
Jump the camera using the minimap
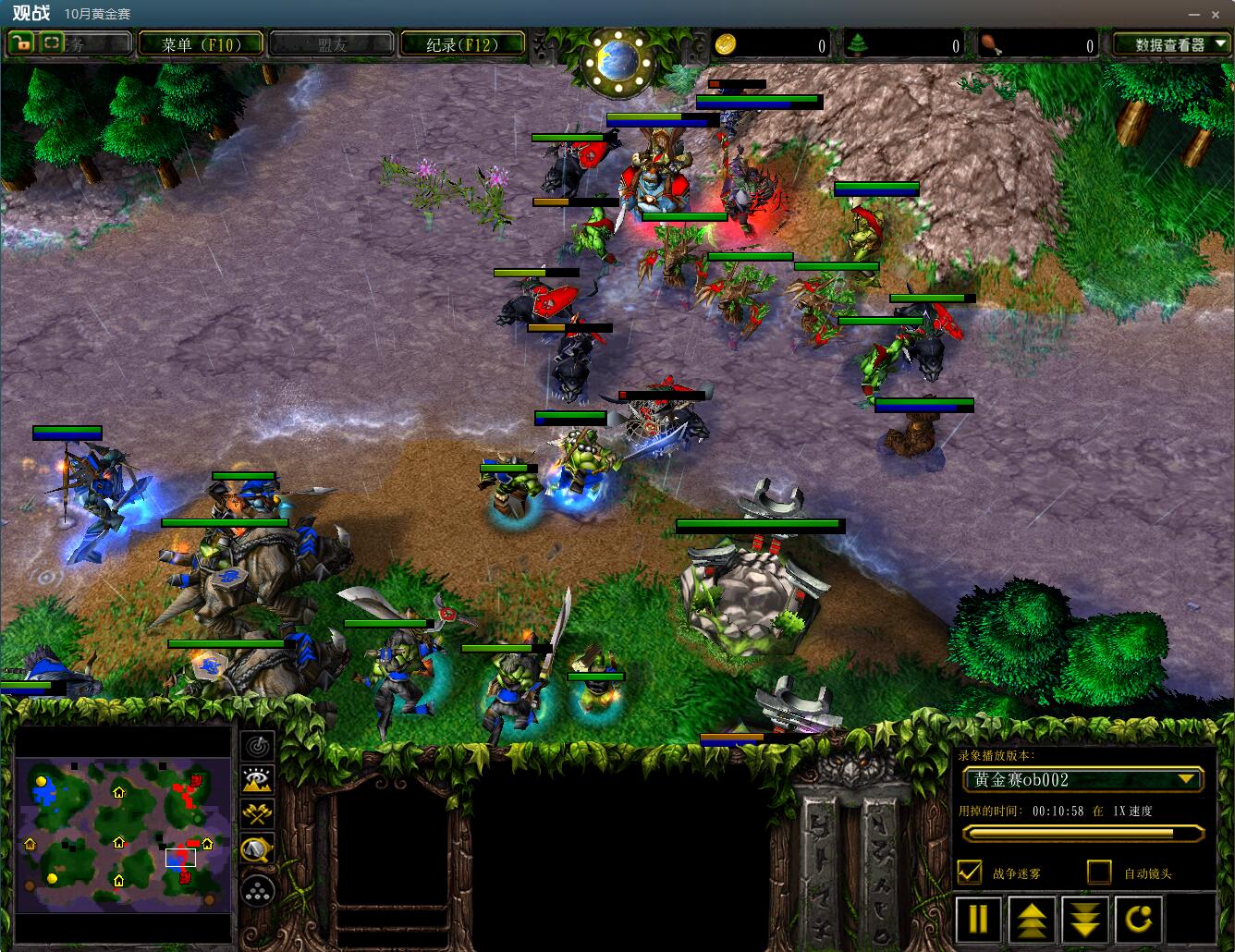point(123,835)
